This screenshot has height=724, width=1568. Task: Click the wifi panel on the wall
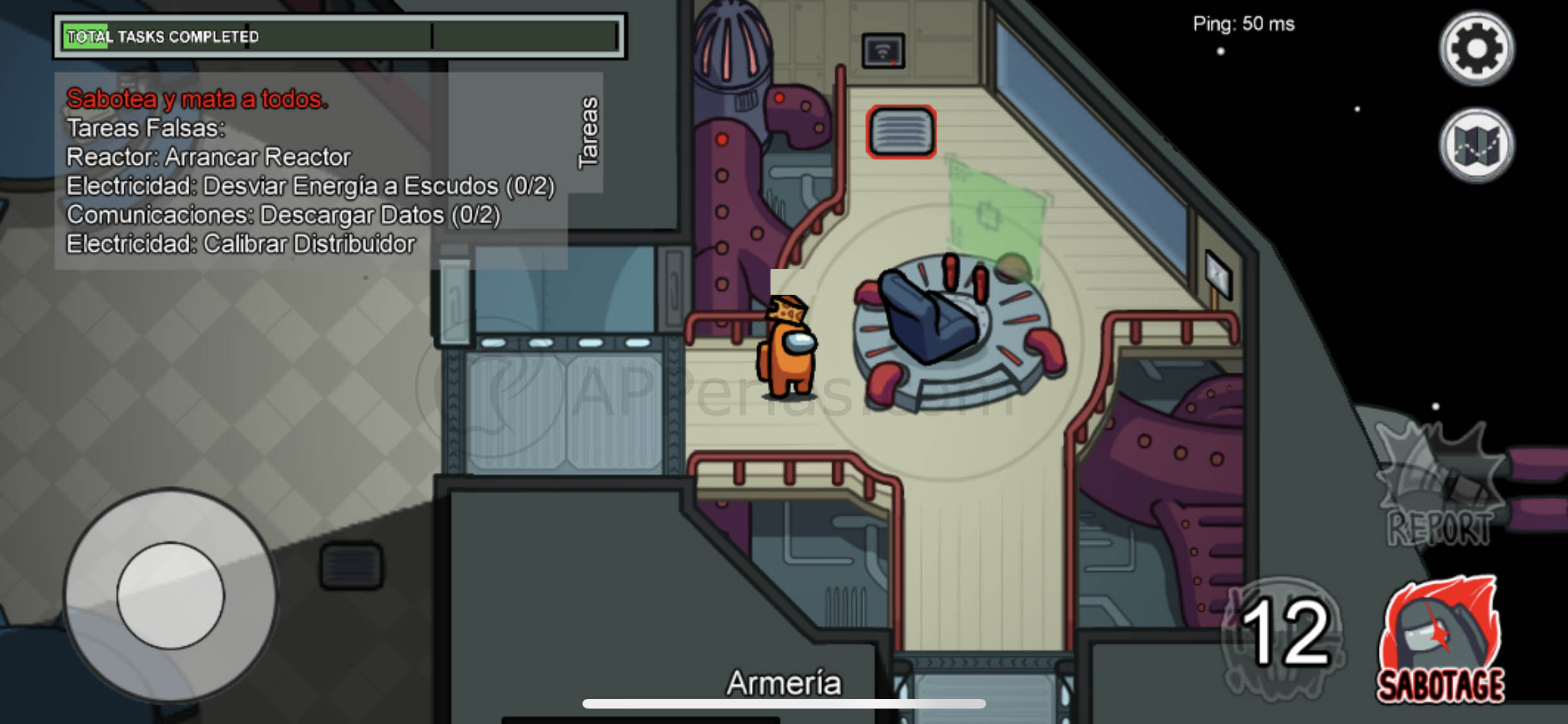click(882, 50)
